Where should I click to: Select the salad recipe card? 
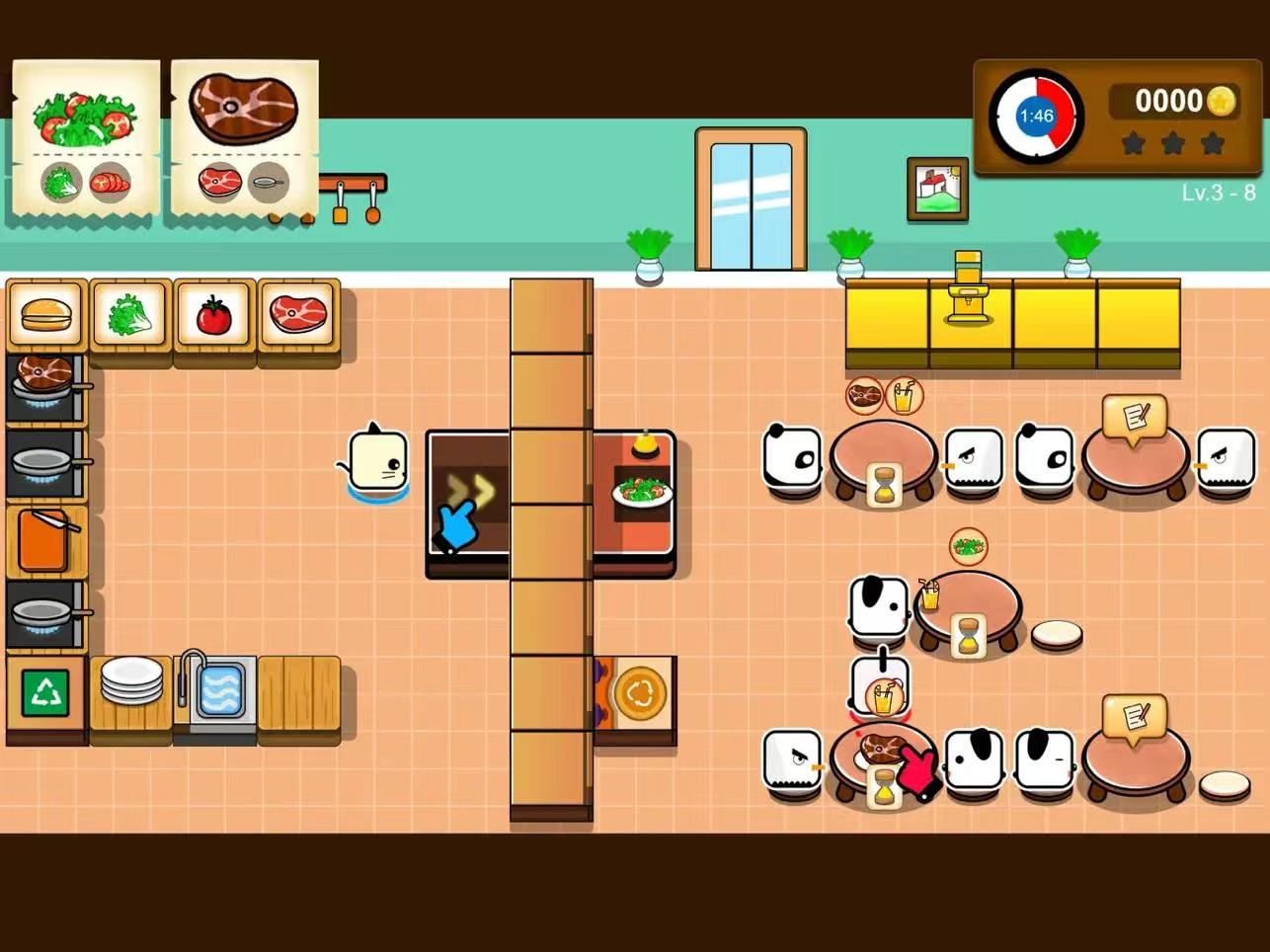click(86, 138)
